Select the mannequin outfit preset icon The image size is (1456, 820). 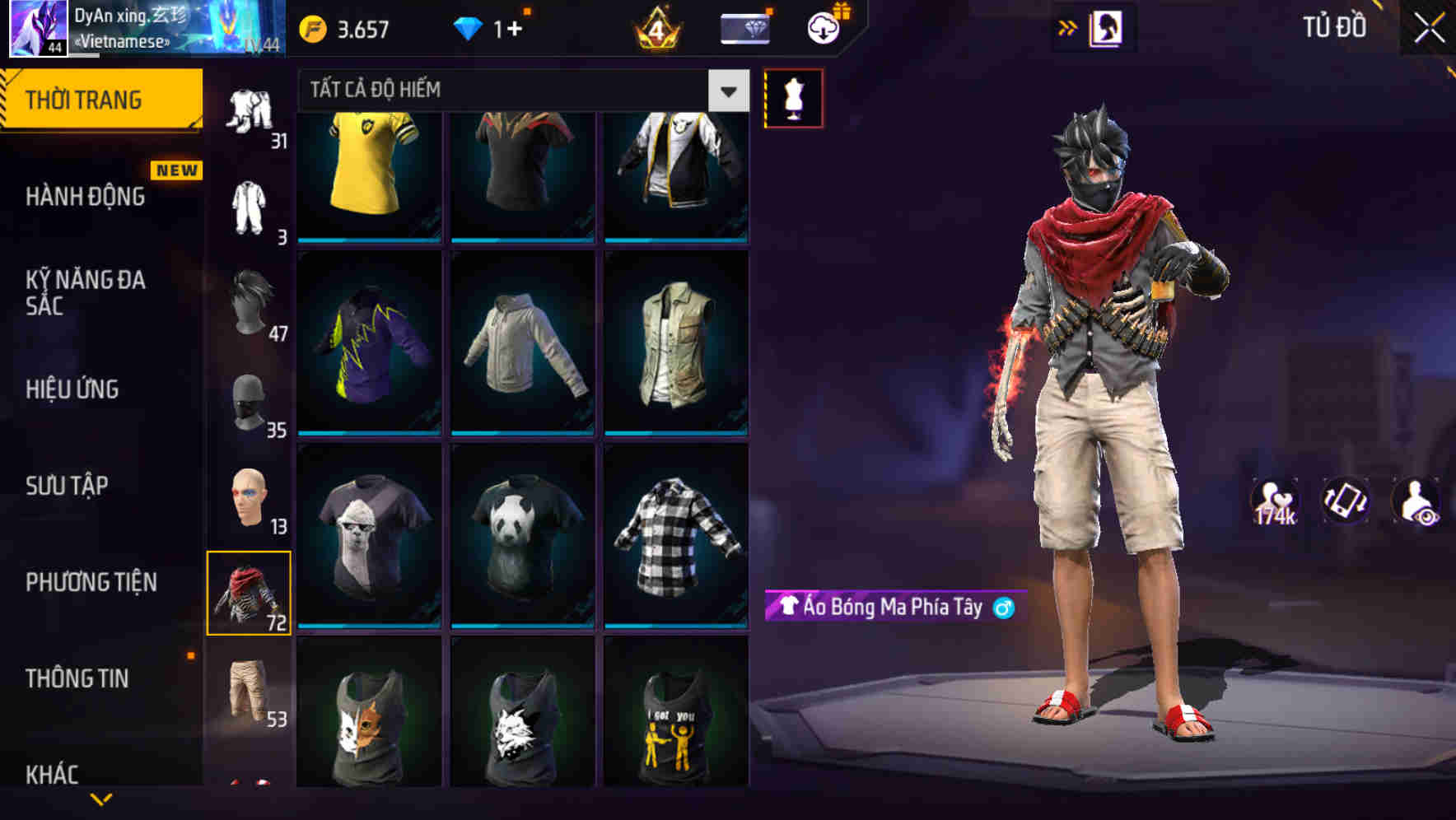[x=793, y=98]
